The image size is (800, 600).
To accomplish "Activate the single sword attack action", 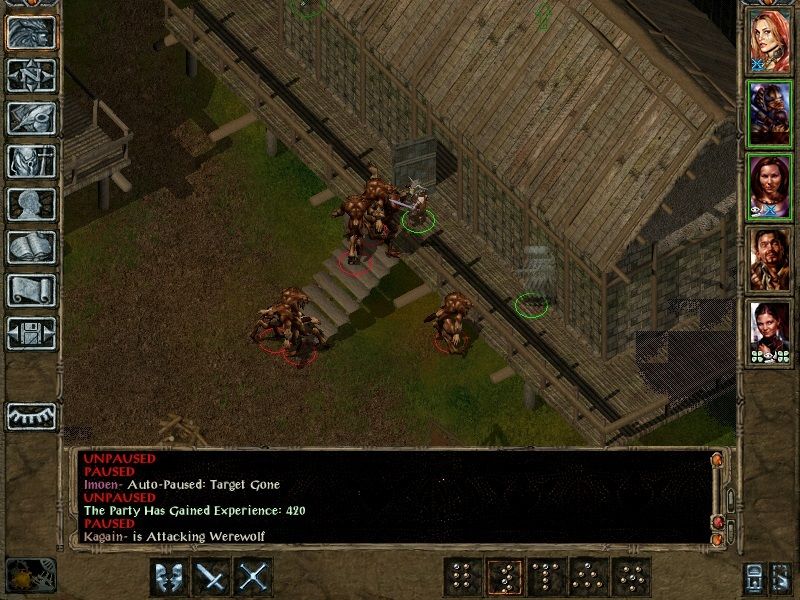I will (212, 577).
